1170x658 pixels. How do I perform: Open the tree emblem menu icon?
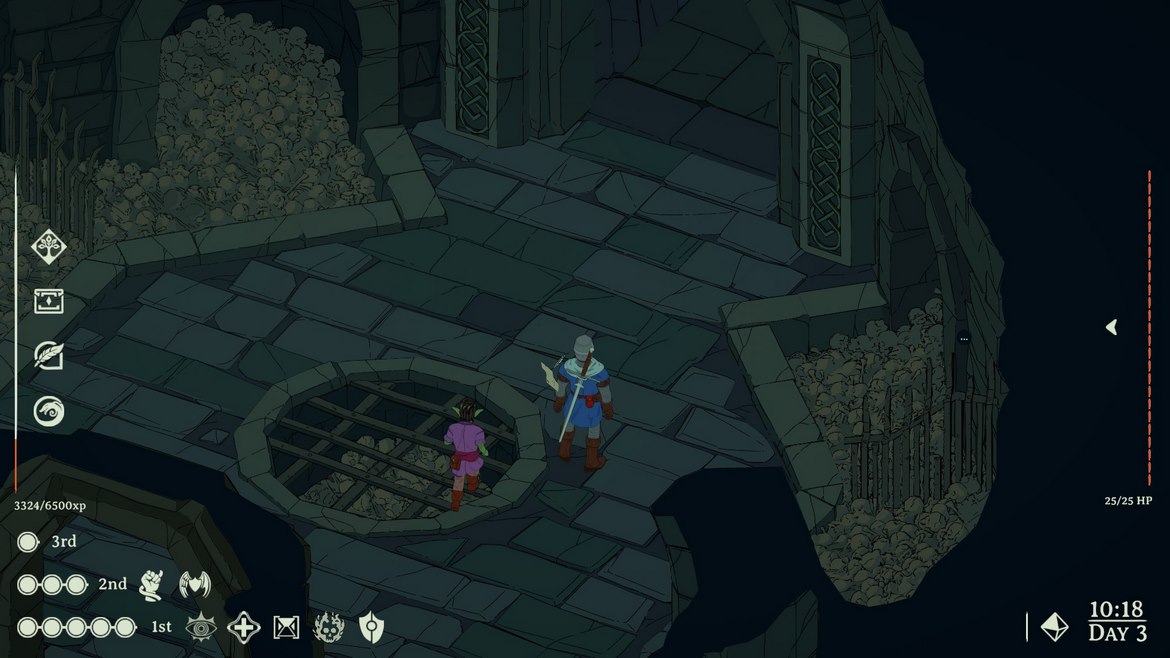48,246
